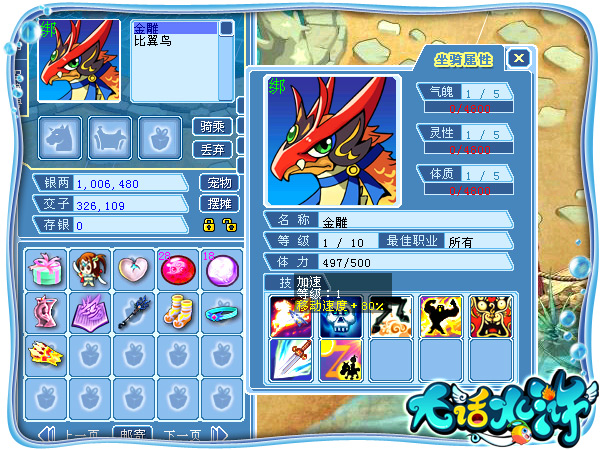Open the 宠物 pet panel
This screenshot has width=600, height=450.
point(219,183)
